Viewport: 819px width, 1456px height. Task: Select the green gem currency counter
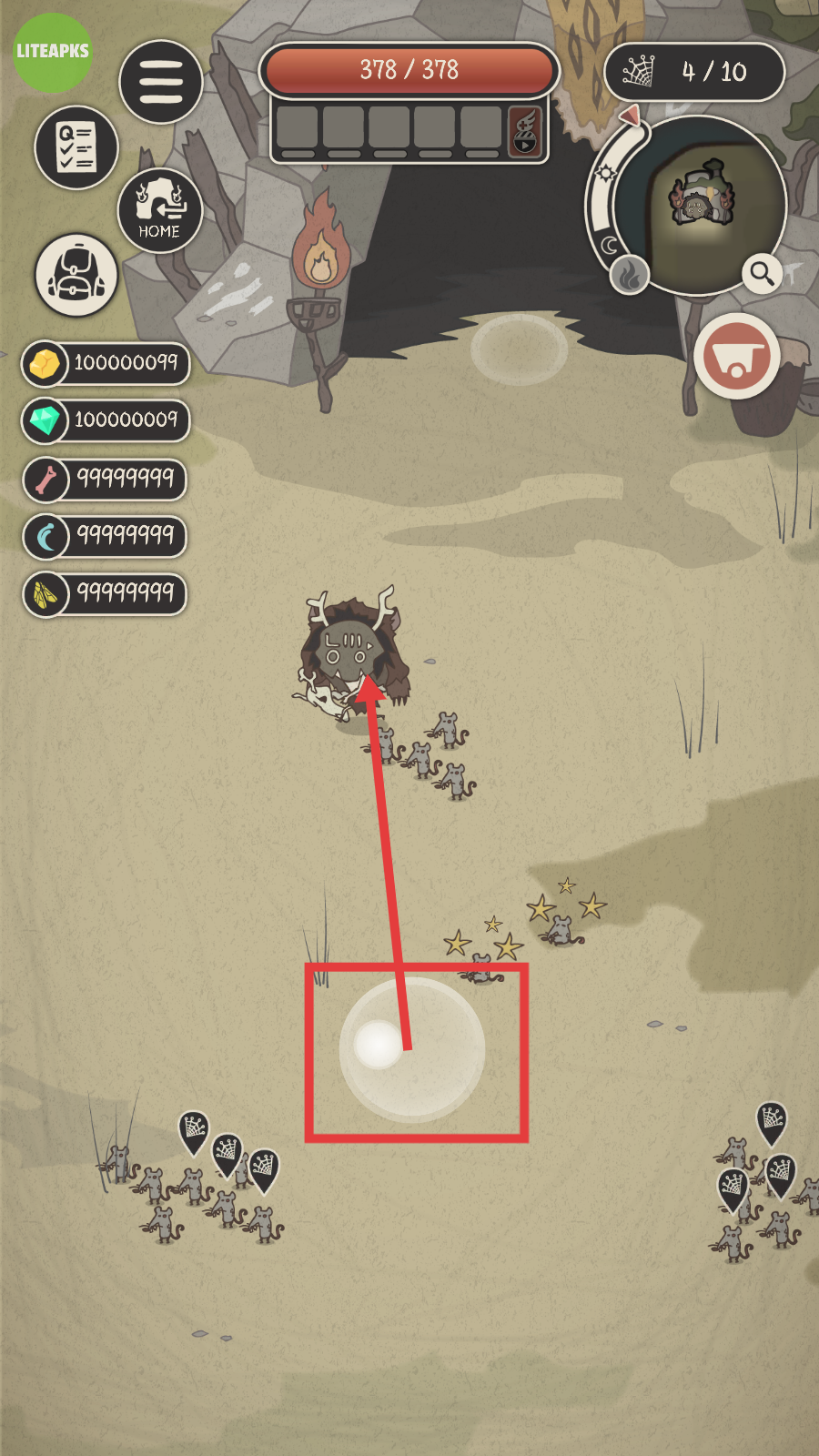point(106,420)
